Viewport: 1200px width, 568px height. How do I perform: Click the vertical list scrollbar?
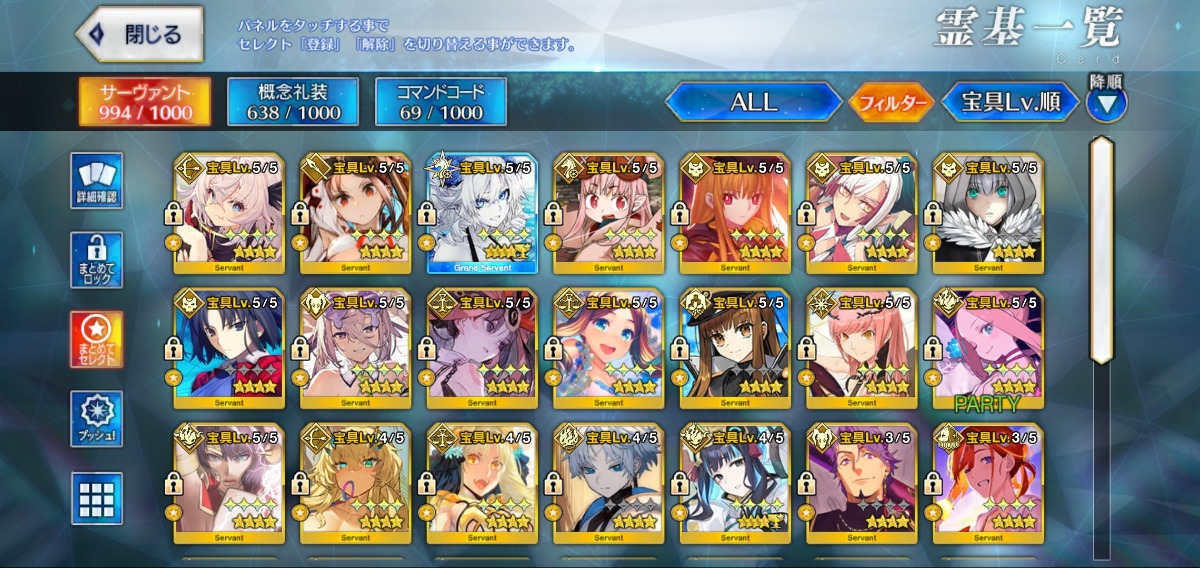1101,250
